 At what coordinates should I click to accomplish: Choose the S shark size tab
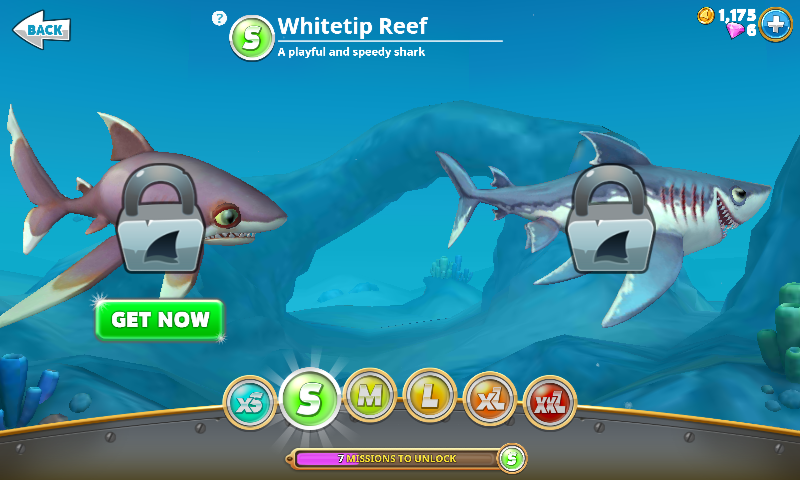[310, 398]
